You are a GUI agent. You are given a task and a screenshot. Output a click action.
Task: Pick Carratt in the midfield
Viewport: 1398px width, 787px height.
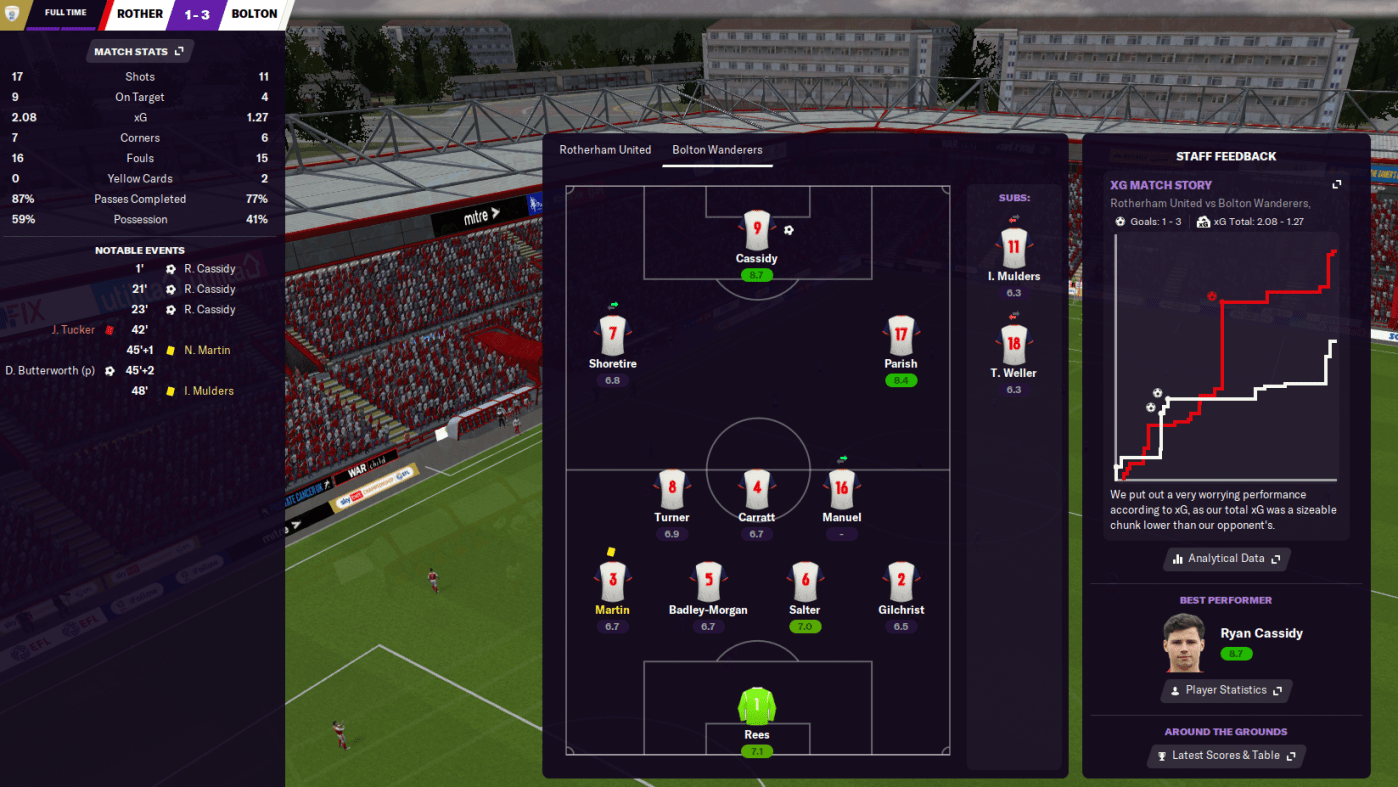point(757,489)
